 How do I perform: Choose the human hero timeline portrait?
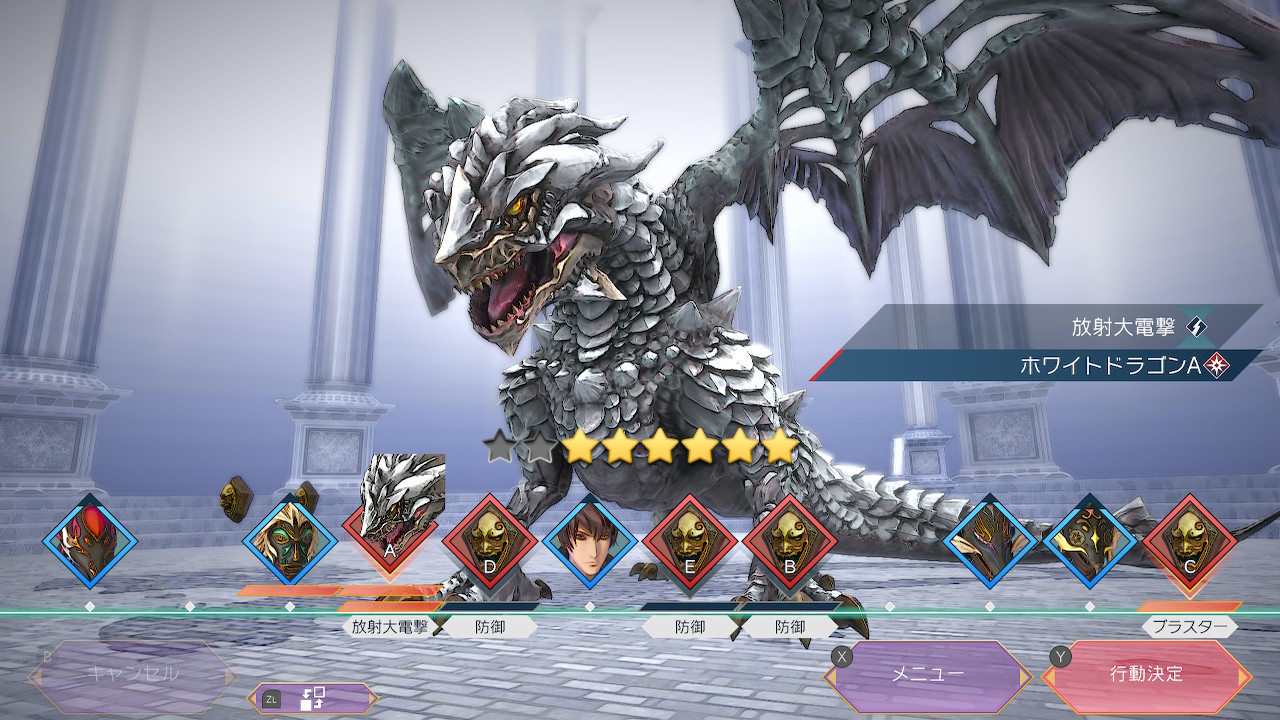[x=590, y=542]
